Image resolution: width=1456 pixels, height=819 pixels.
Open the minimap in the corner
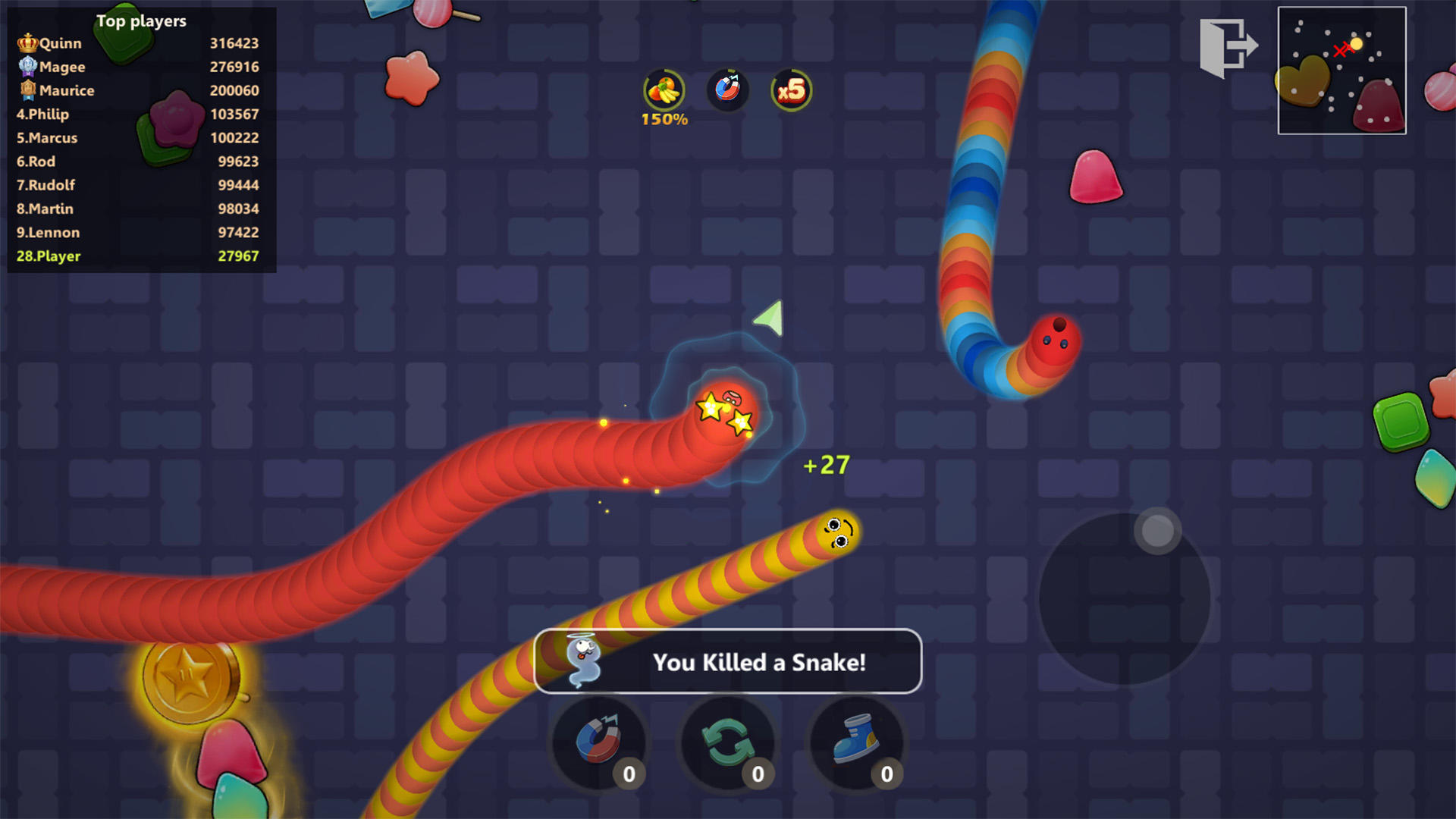1341,71
